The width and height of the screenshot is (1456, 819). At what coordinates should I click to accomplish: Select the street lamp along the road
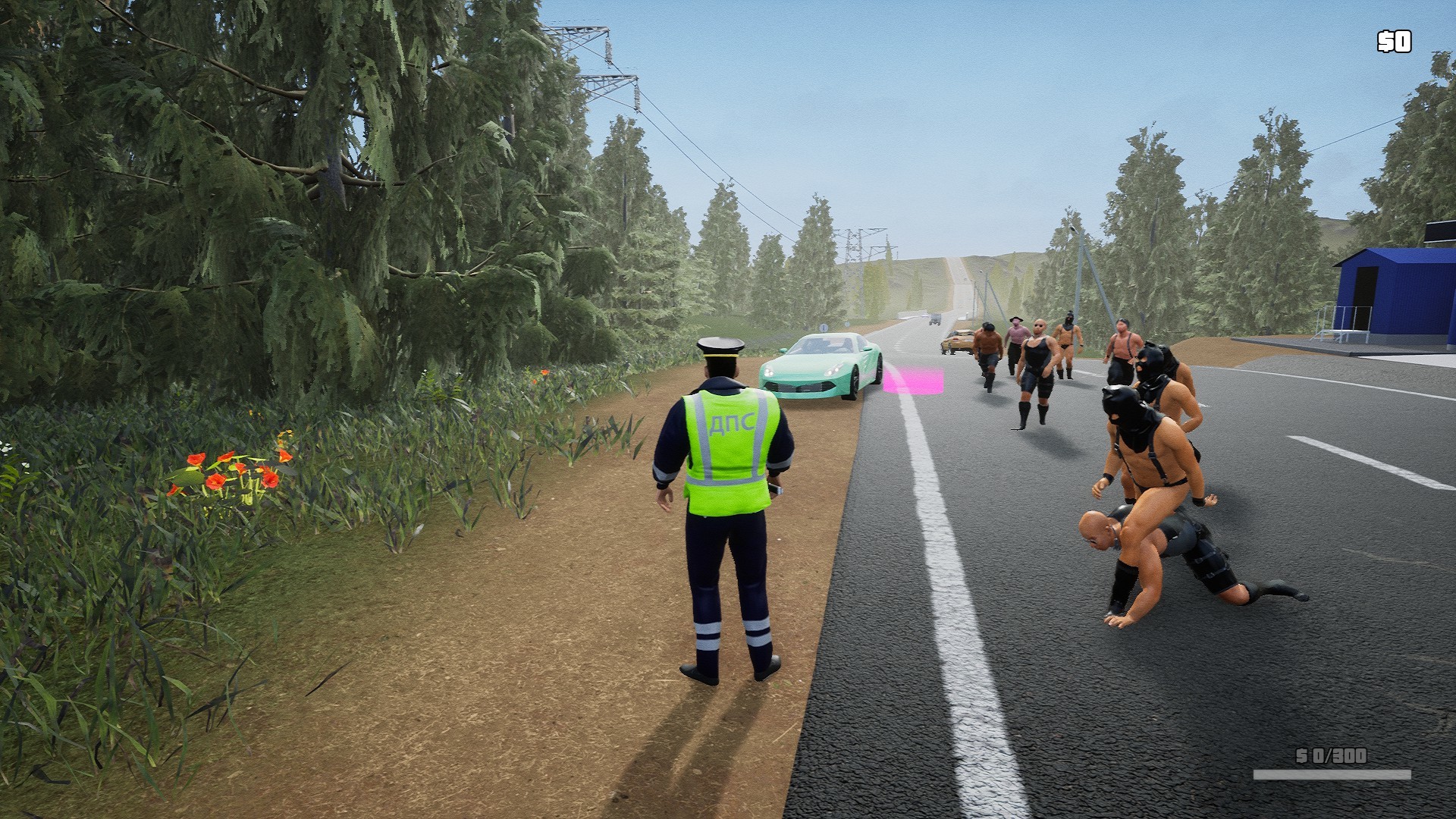click(1072, 233)
